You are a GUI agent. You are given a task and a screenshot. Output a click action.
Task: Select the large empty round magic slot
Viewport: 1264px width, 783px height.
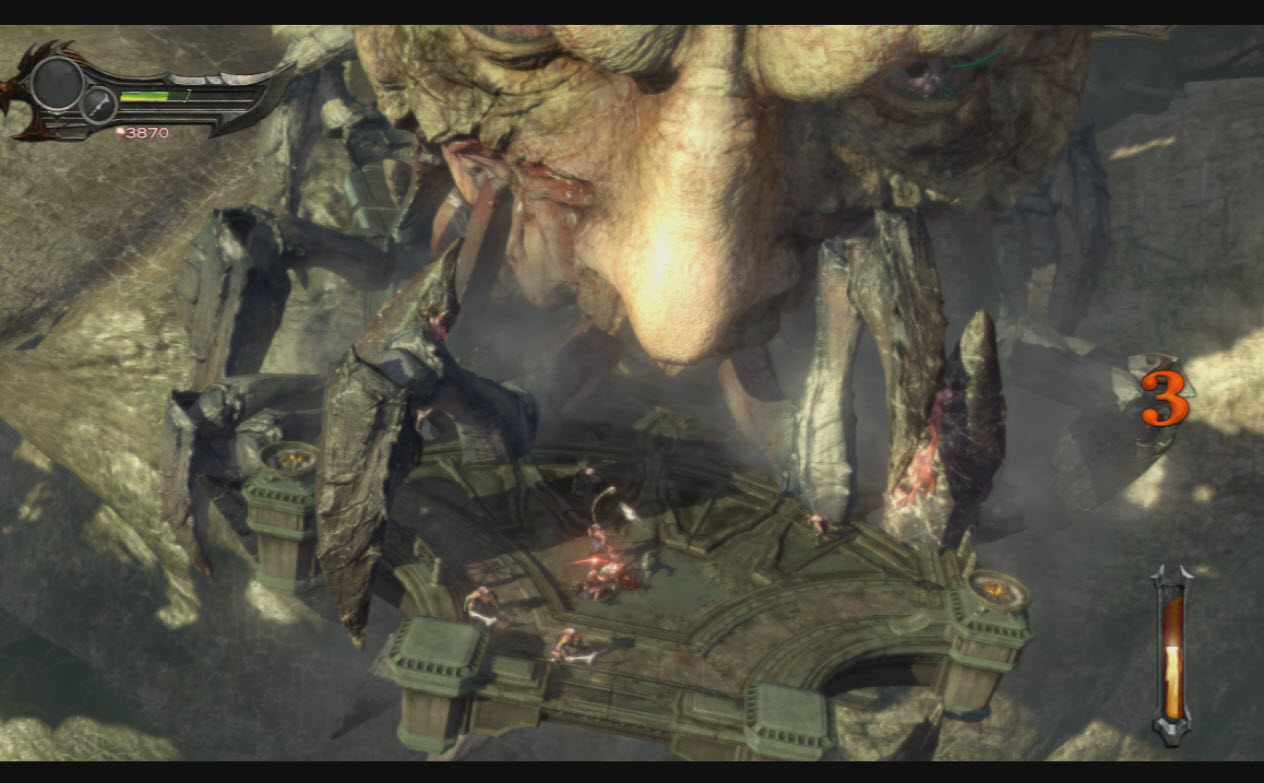(x=57, y=83)
